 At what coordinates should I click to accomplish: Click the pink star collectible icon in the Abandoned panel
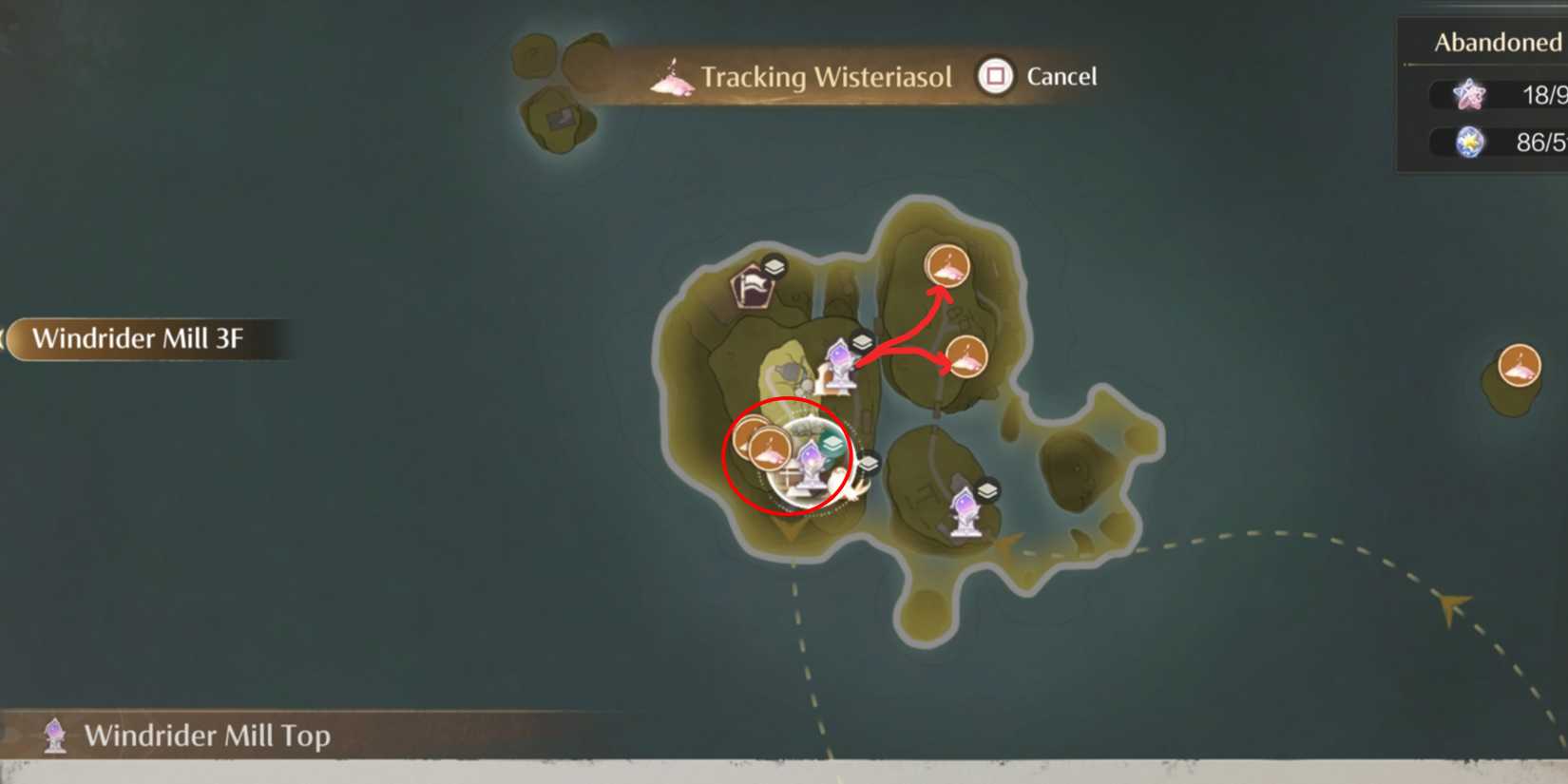[1469, 95]
